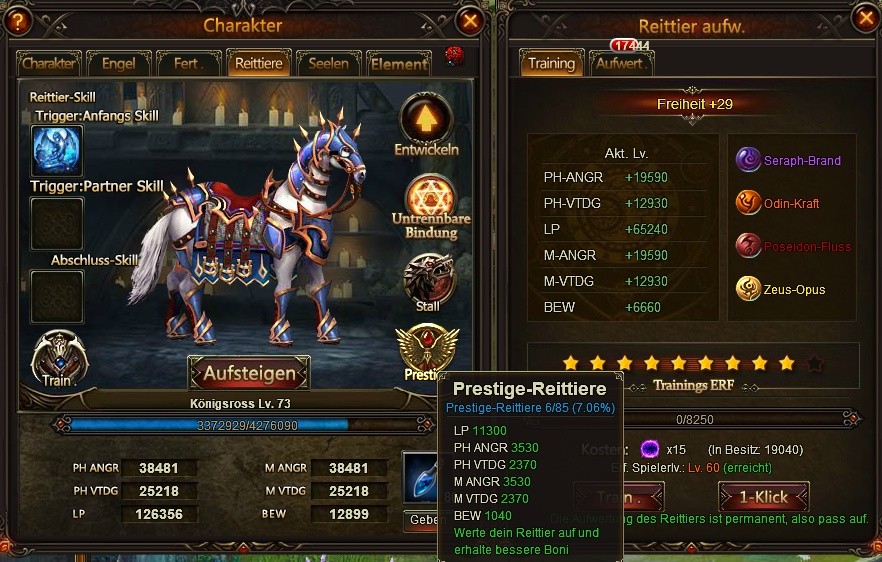Select the Training tab
The height and width of the screenshot is (562, 882).
pos(551,63)
